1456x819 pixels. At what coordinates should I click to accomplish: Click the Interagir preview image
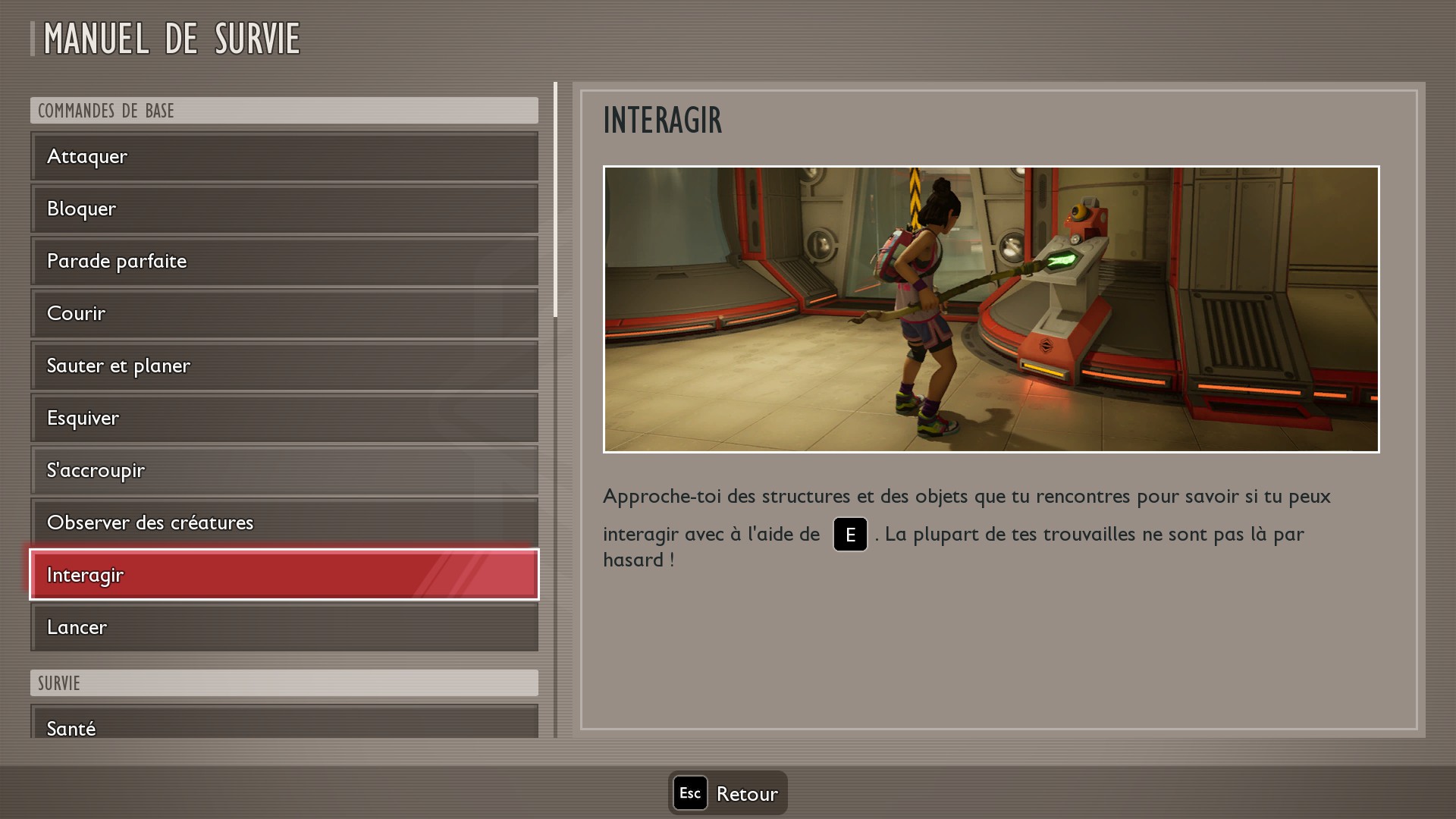(991, 309)
